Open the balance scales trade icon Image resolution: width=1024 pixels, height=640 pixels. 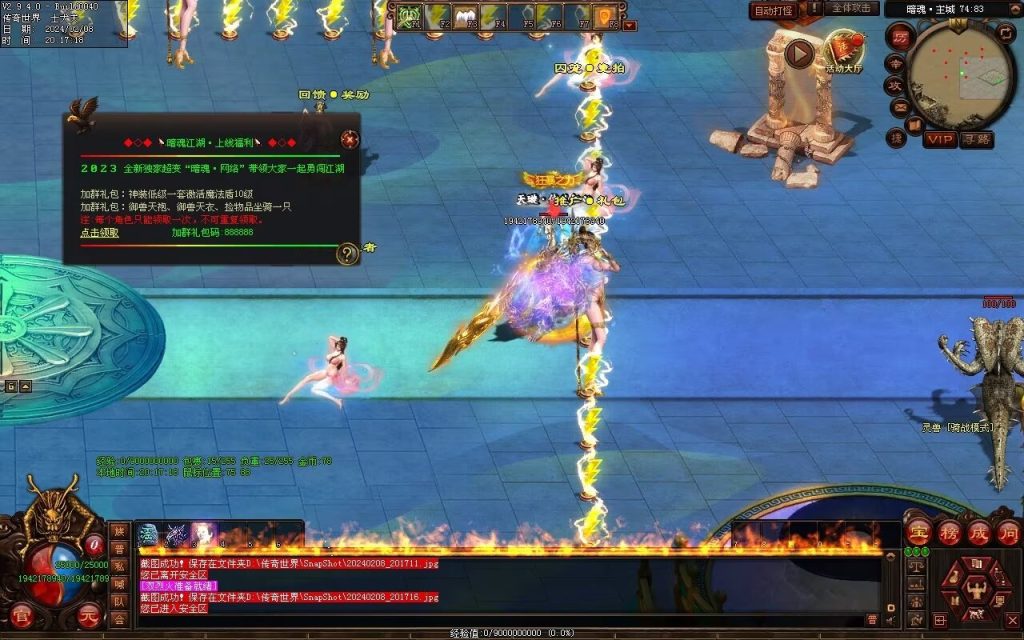tap(914, 566)
